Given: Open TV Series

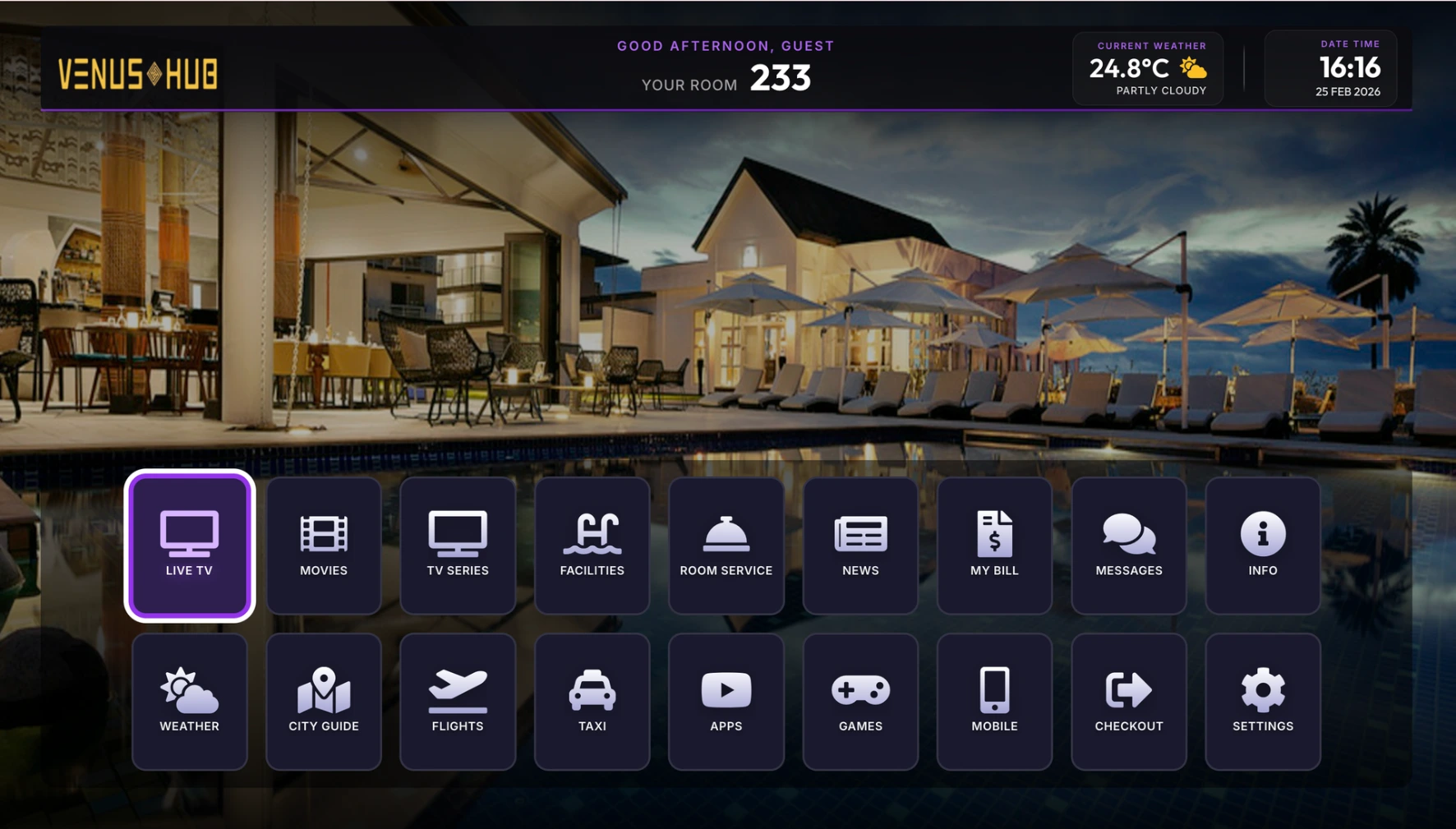Looking at the screenshot, I should pyautogui.click(x=458, y=545).
